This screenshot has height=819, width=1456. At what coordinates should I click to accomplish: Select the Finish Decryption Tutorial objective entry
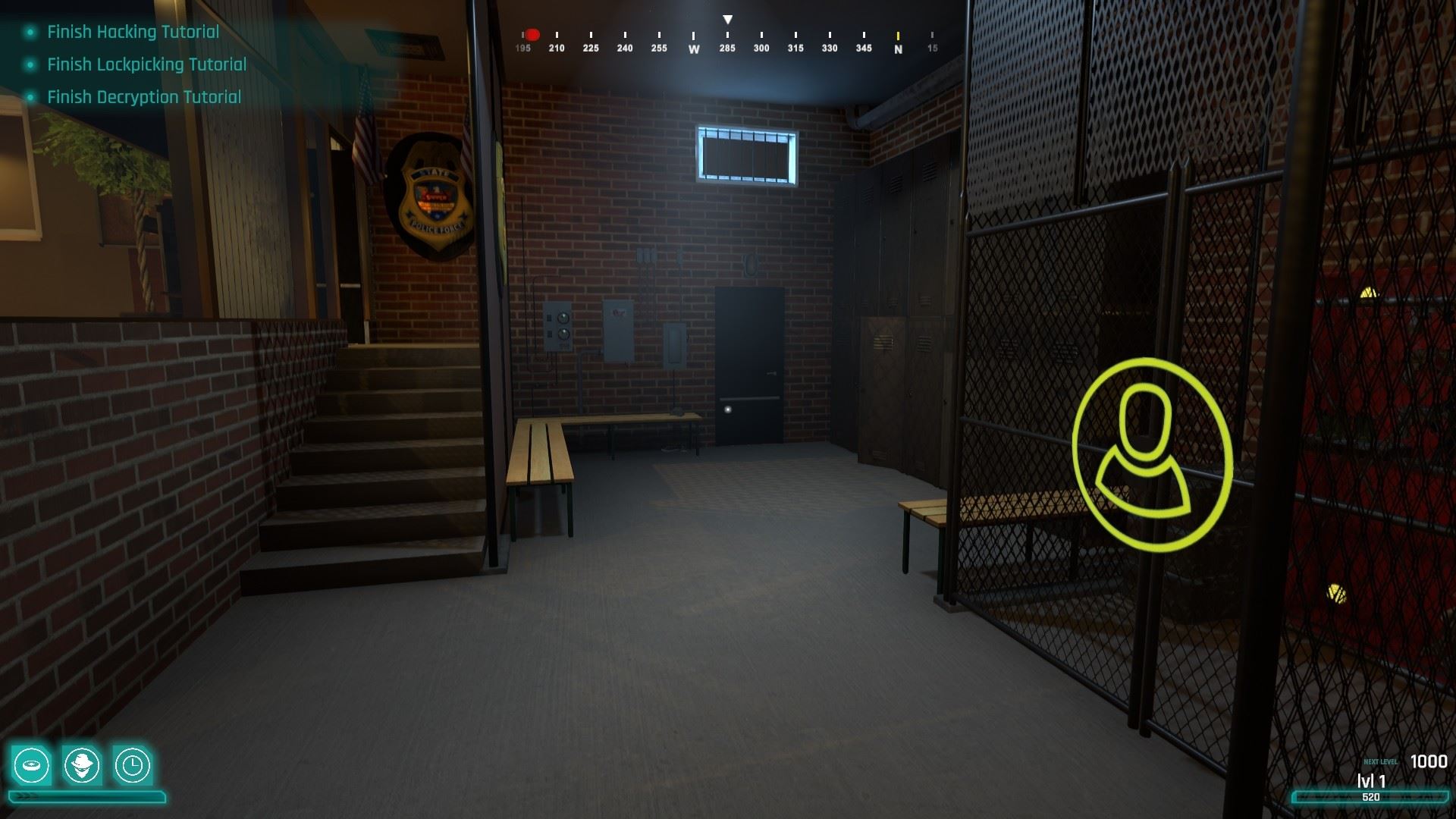point(143,97)
